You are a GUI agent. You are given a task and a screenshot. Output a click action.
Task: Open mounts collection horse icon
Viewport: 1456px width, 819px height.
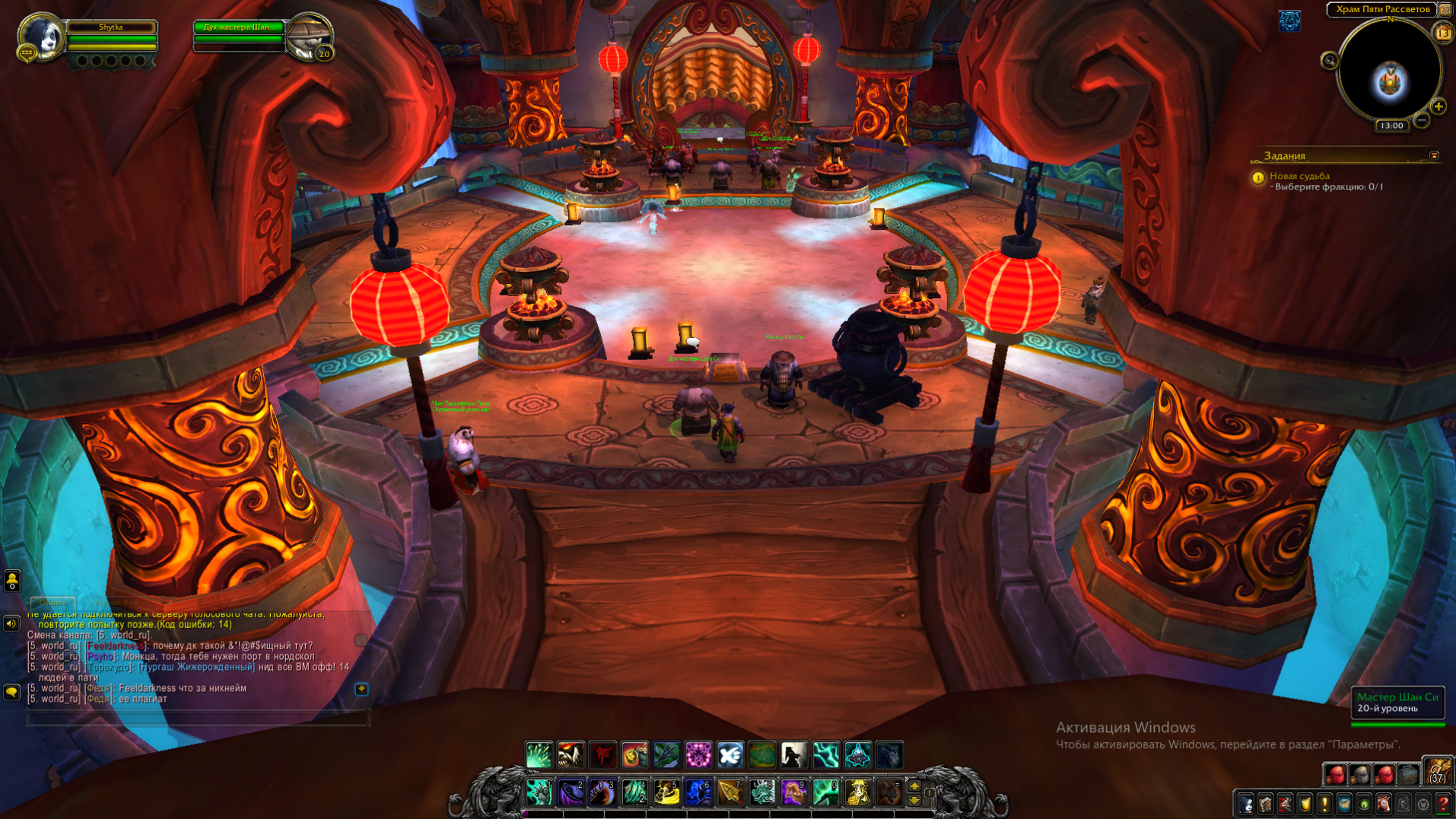(1383, 804)
